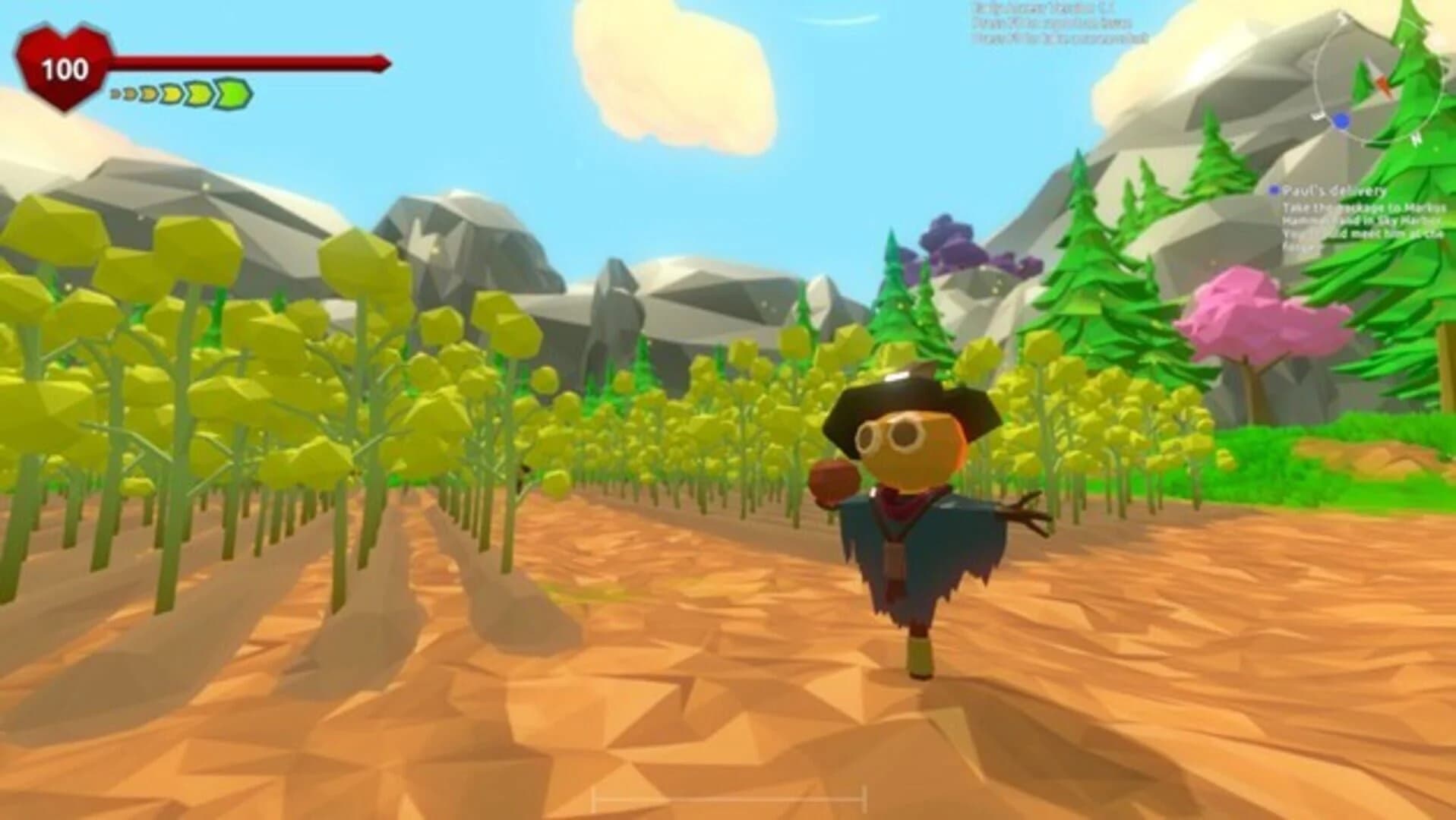Select the blue player dot on minimap
The height and width of the screenshot is (820, 1456).
1341,120
